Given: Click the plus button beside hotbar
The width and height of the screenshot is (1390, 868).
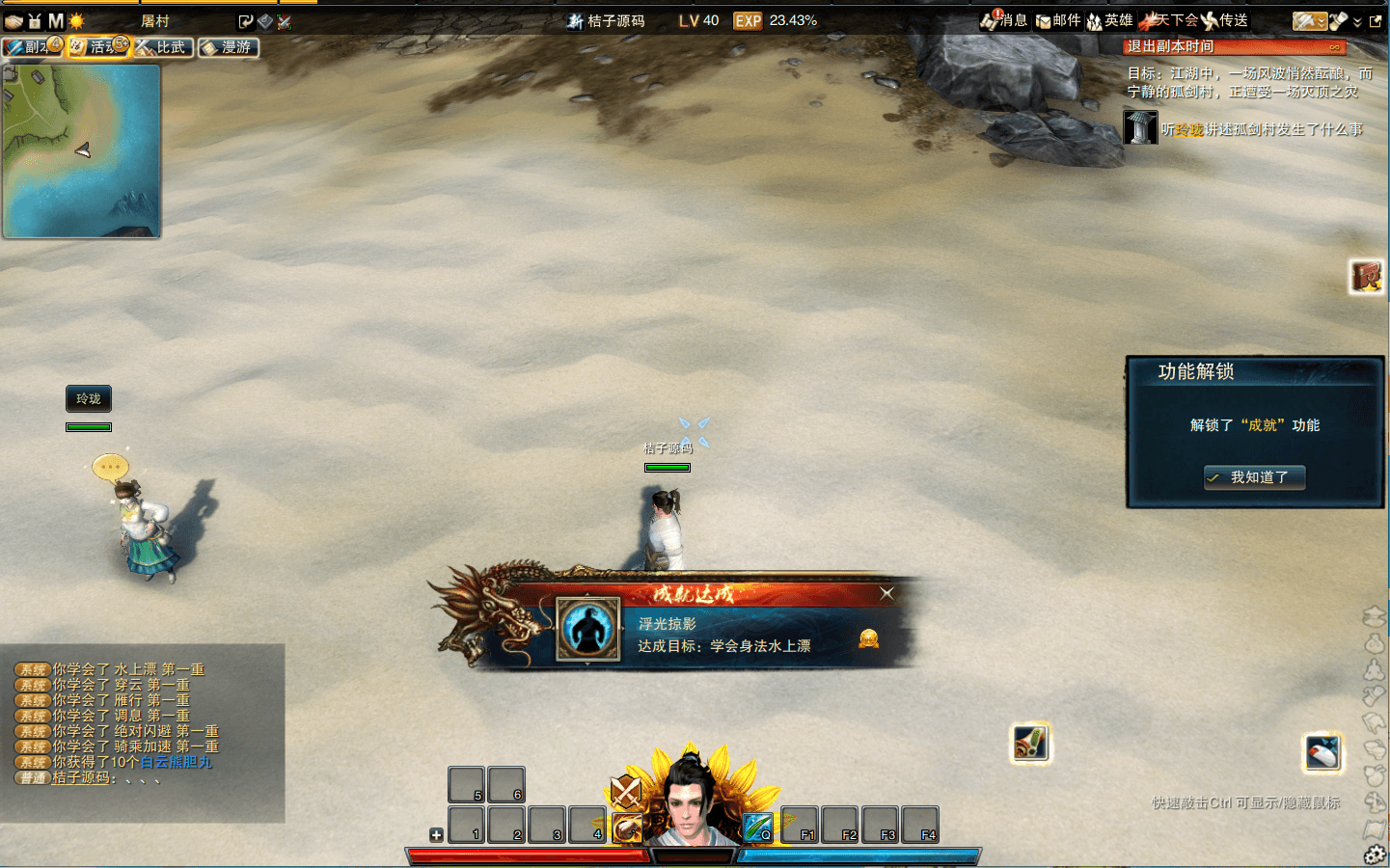Looking at the screenshot, I should tap(436, 835).
